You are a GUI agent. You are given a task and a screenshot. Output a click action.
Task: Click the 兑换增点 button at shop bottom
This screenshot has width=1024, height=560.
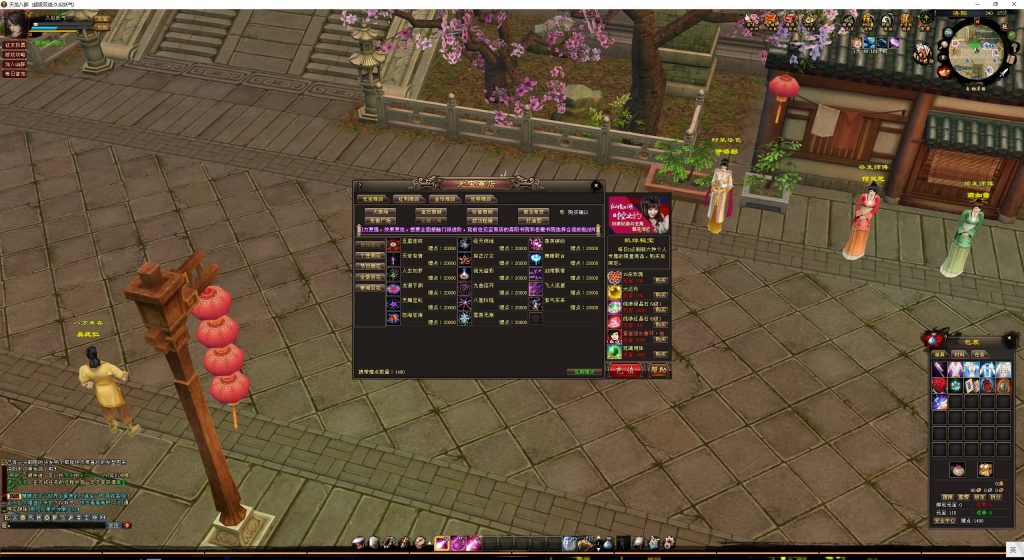pyautogui.click(x=584, y=371)
